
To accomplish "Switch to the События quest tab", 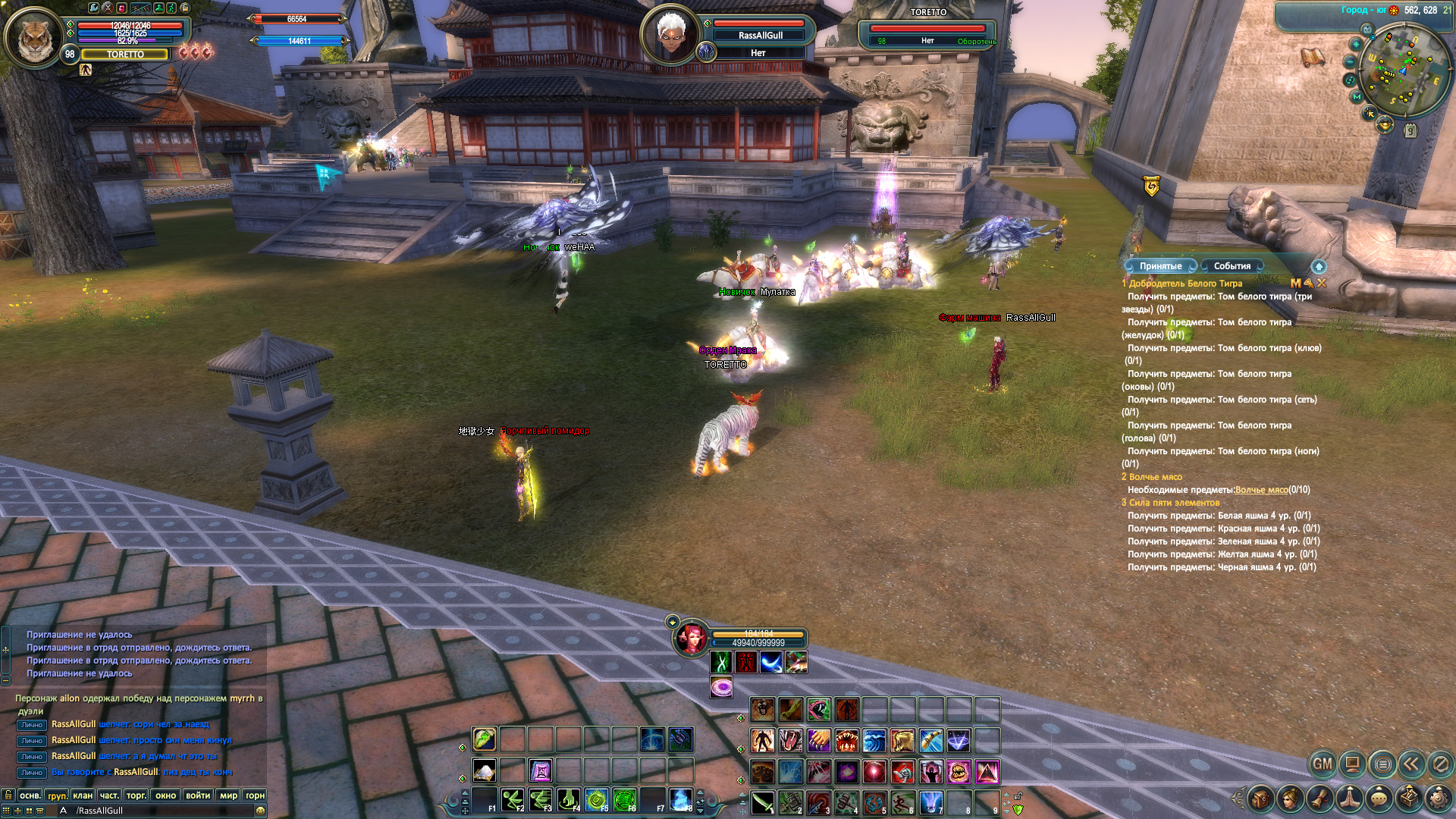I will (x=1232, y=266).
